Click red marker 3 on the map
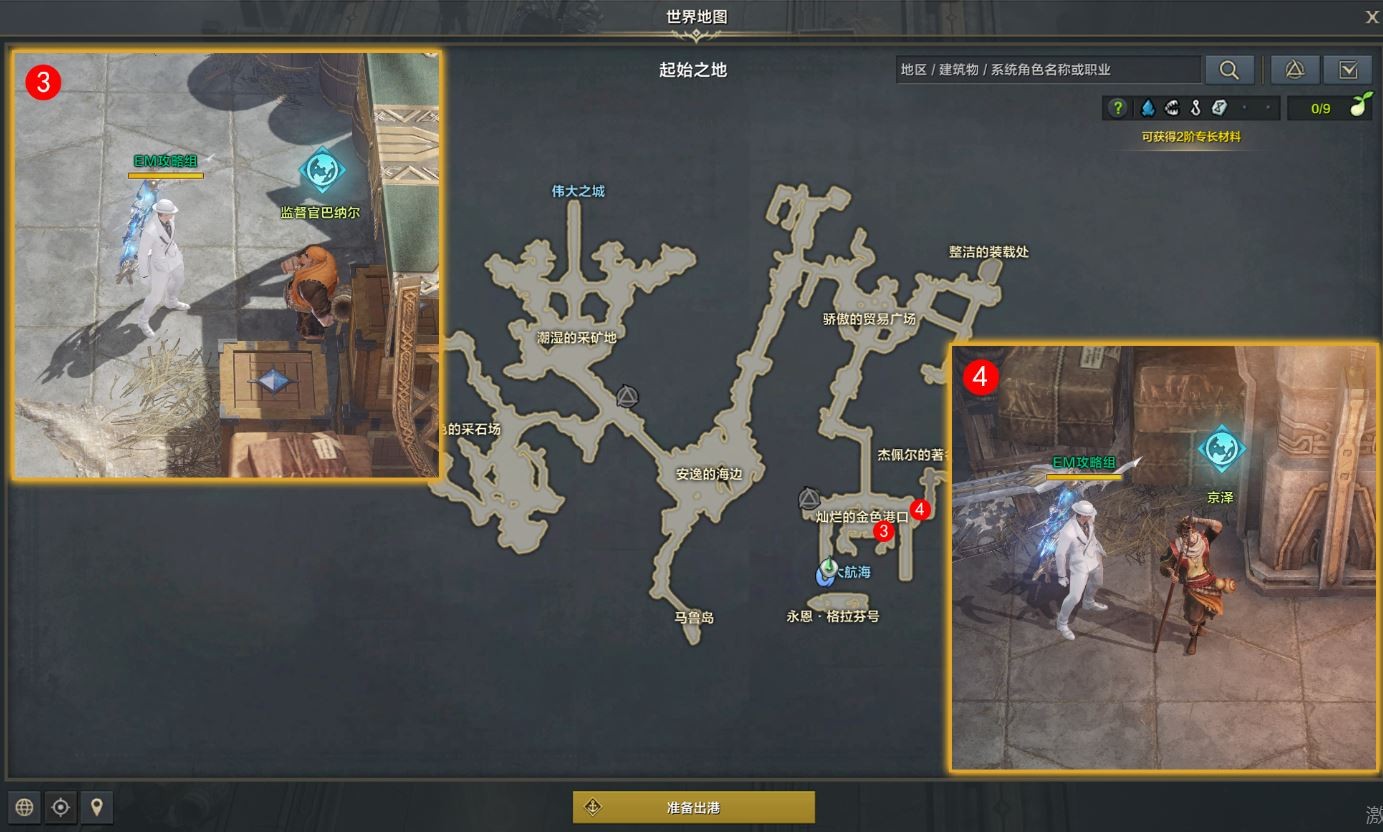The height and width of the screenshot is (832, 1383). pyautogui.click(x=883, y=531)
